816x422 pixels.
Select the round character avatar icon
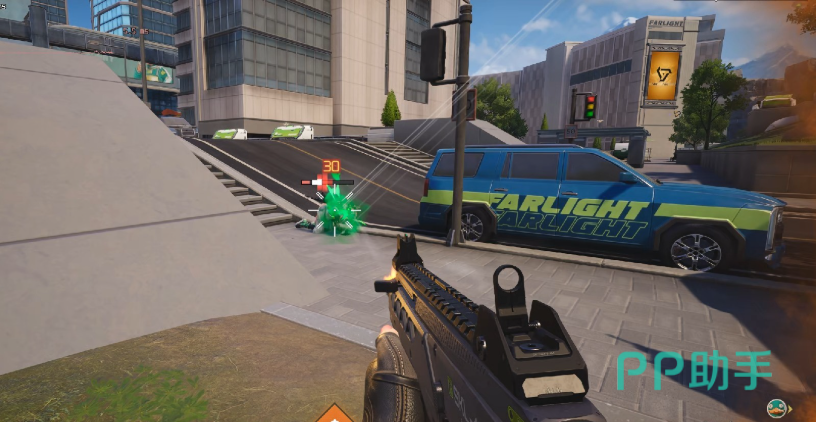pyautogui.click(x=775, y=408)
